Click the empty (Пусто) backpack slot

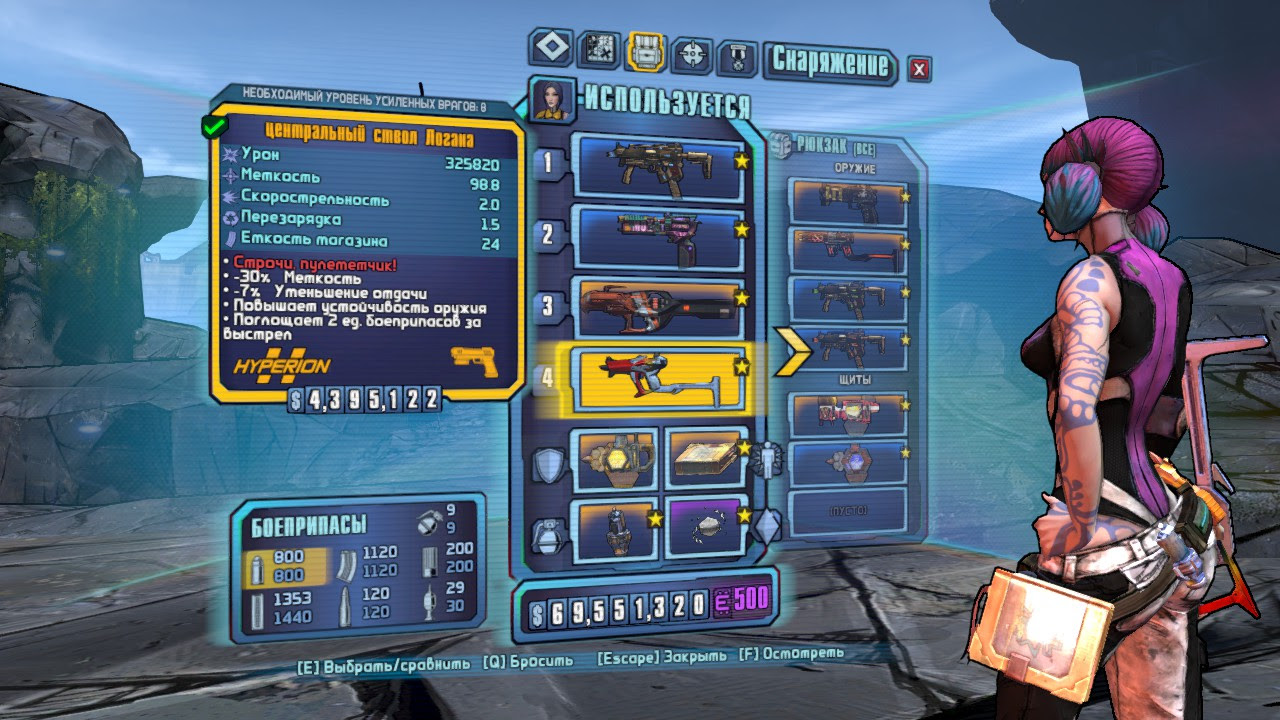click(847, 510)
